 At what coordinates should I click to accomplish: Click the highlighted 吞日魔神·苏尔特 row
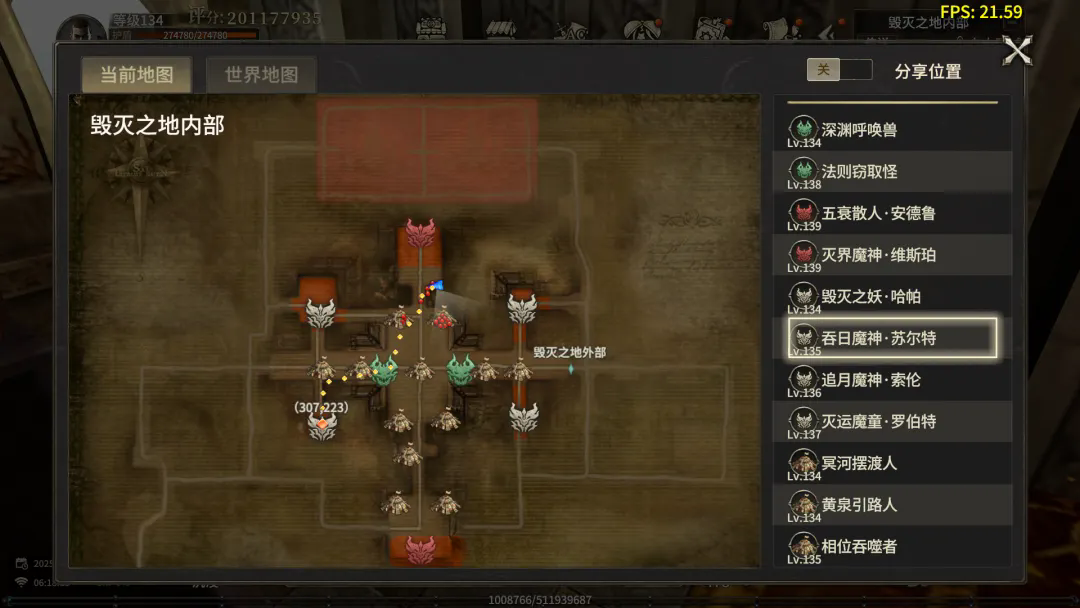coord(892,338)
